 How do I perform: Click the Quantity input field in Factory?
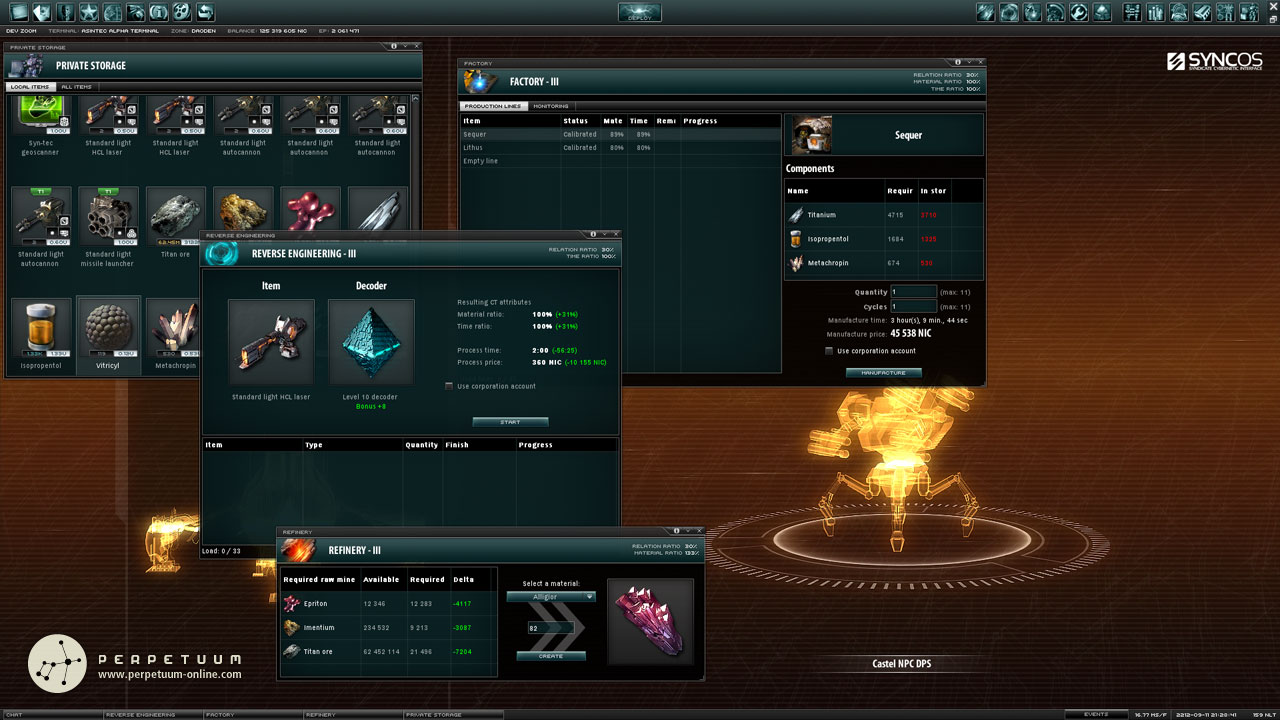913,291
